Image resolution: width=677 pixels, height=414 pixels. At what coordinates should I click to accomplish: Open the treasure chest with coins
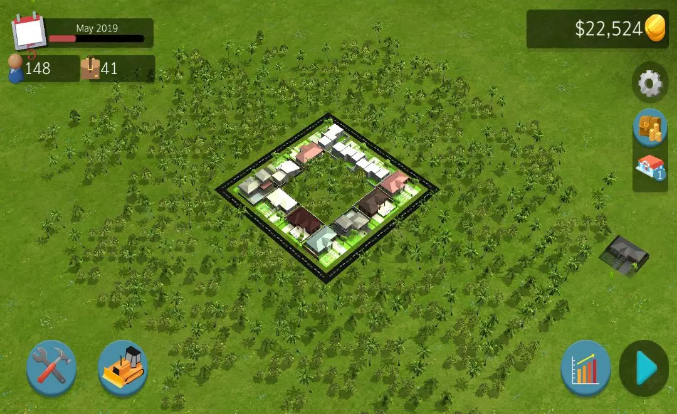(x=650, y=128)
